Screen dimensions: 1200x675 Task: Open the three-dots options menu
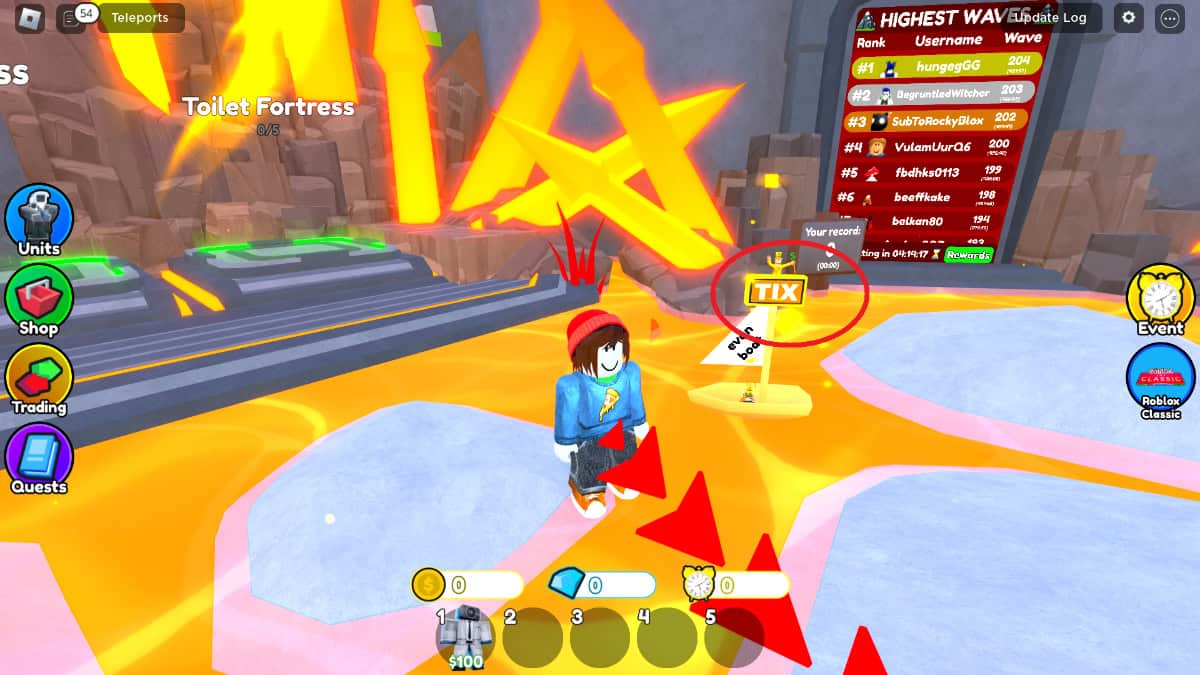tap(1169, 17)
